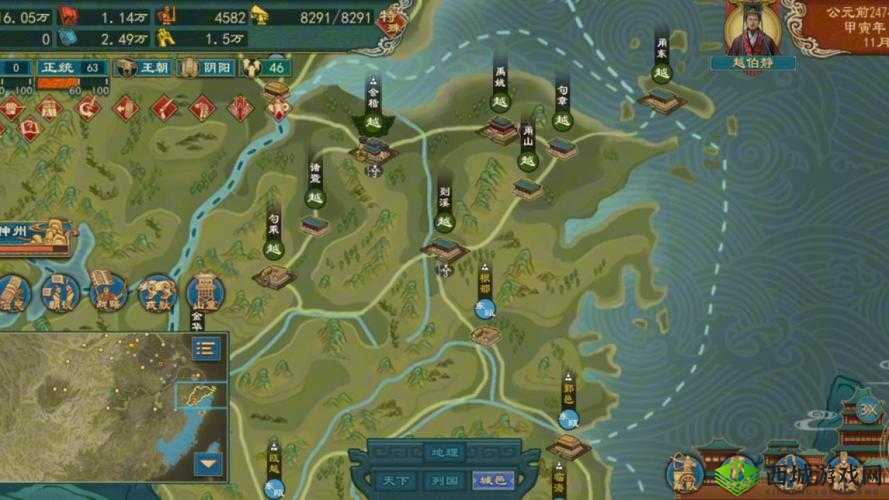The width and height of the screenshot is (889, 500).
Task: Collapse the minimap with the down arrow
Action: click(x=207, y=464)
